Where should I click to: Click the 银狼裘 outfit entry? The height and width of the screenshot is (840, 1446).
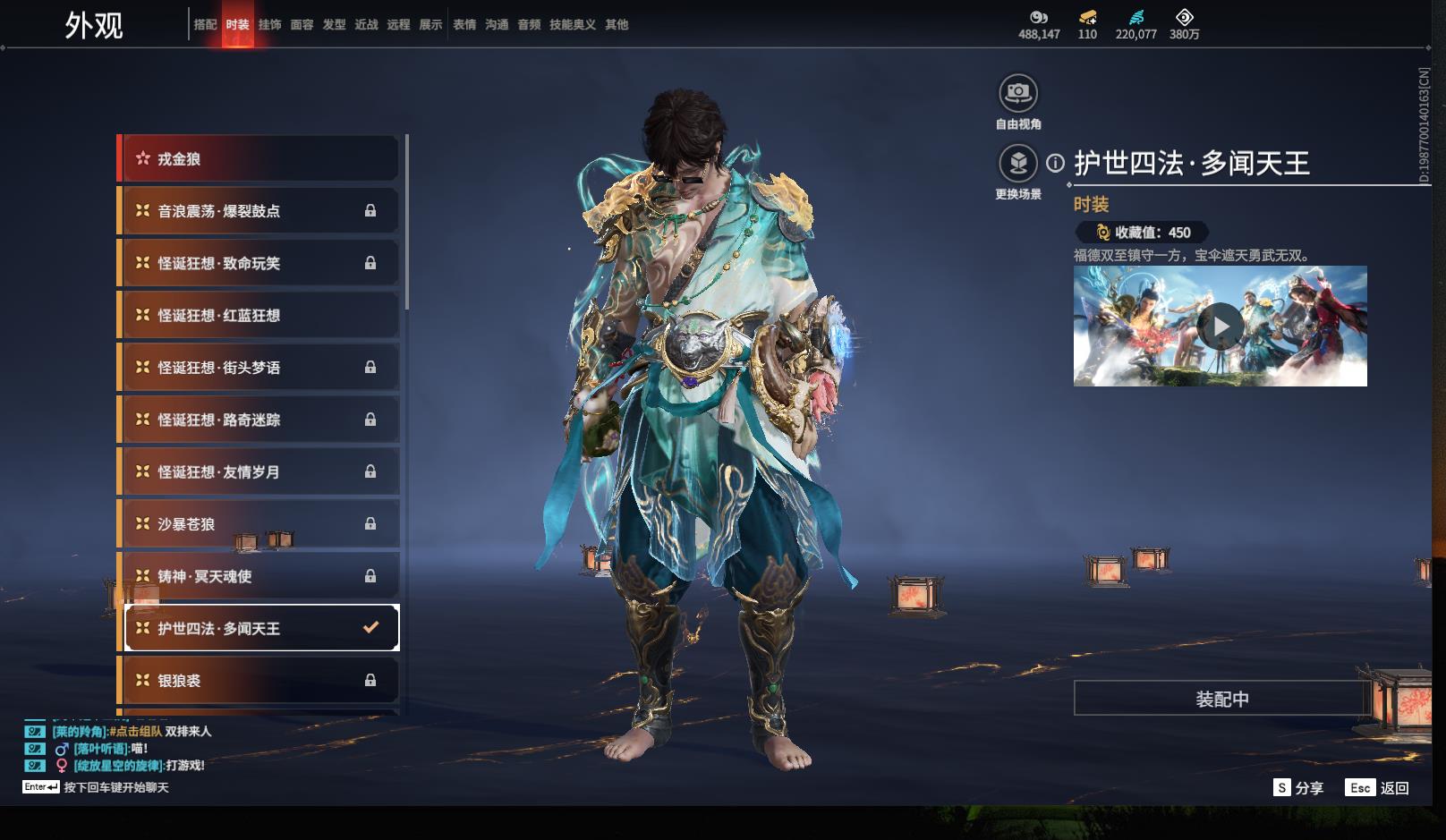tap(259, 681)
